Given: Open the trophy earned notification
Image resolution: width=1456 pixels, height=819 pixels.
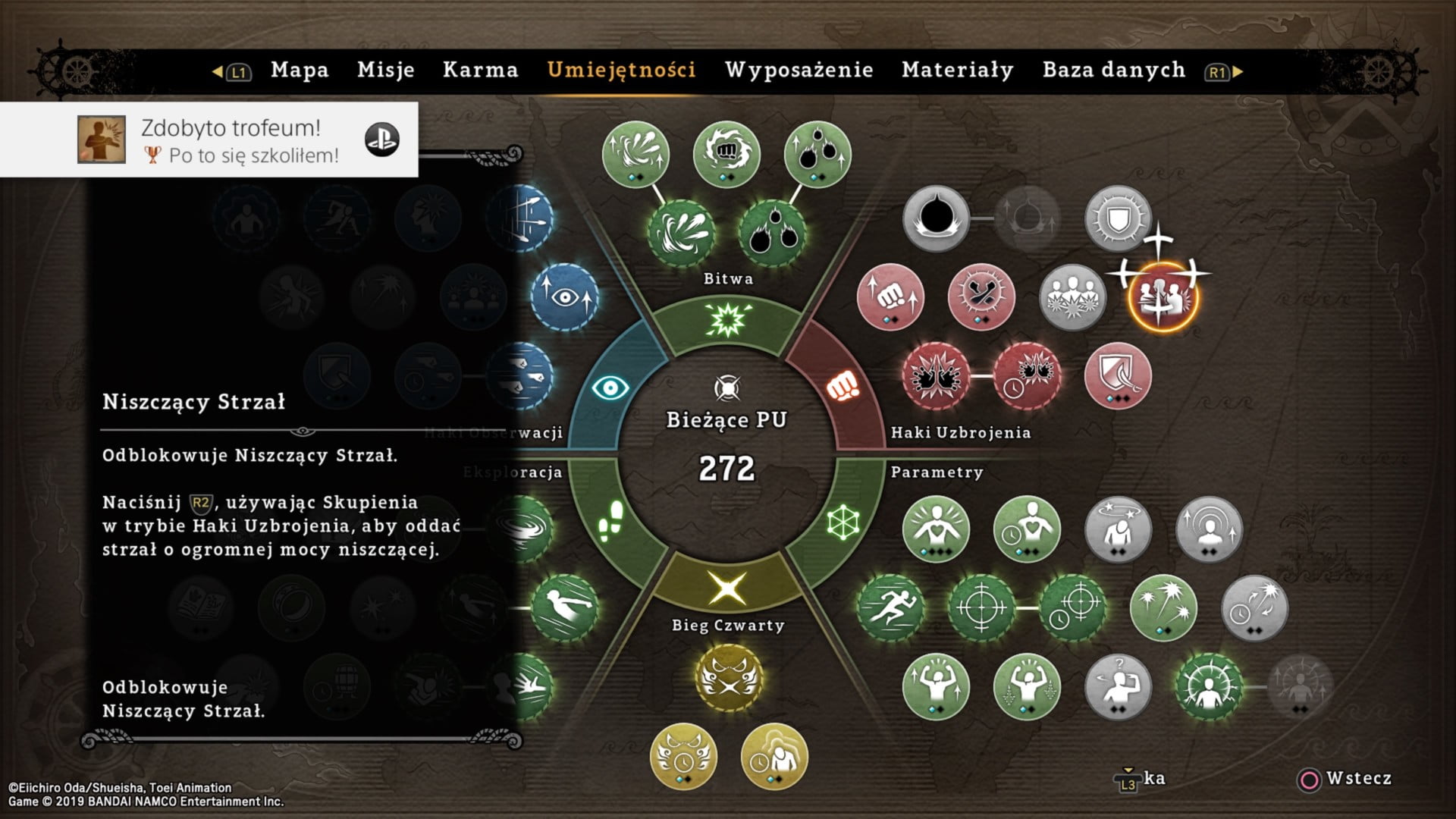Looking at the screenshot, I should point(209,140).
